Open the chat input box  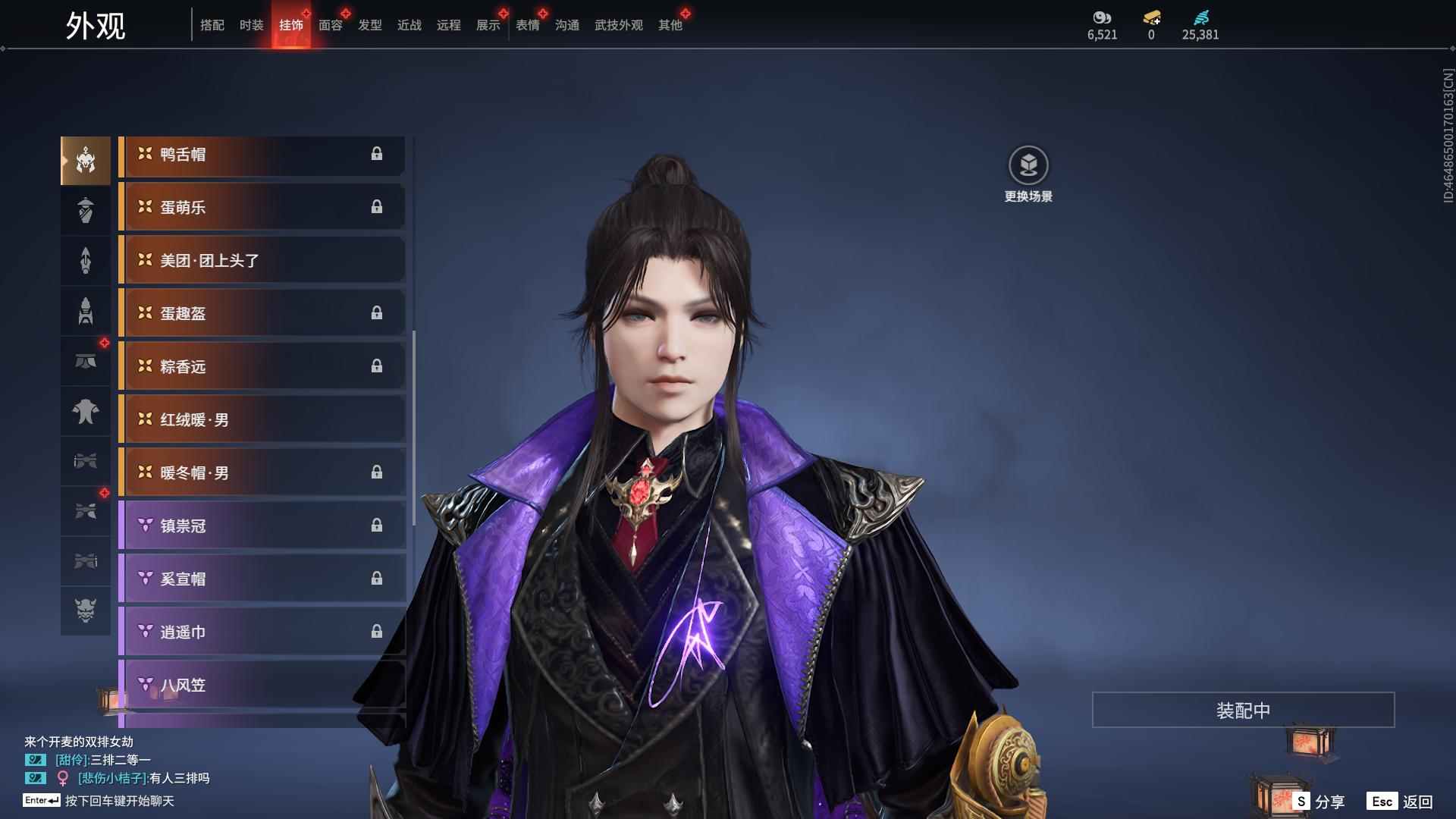coord(119,801)
